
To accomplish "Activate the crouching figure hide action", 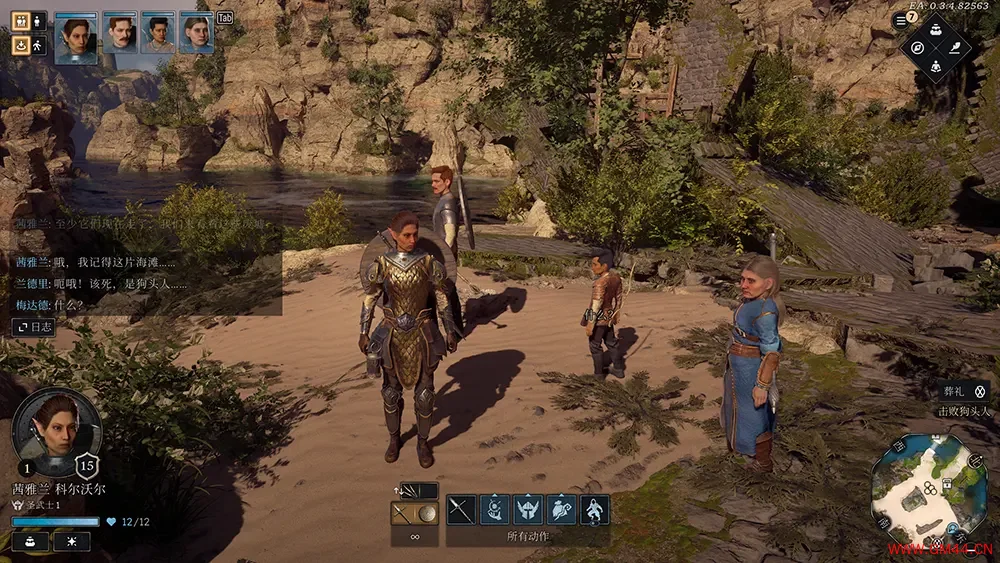I will tap(595, 510).
